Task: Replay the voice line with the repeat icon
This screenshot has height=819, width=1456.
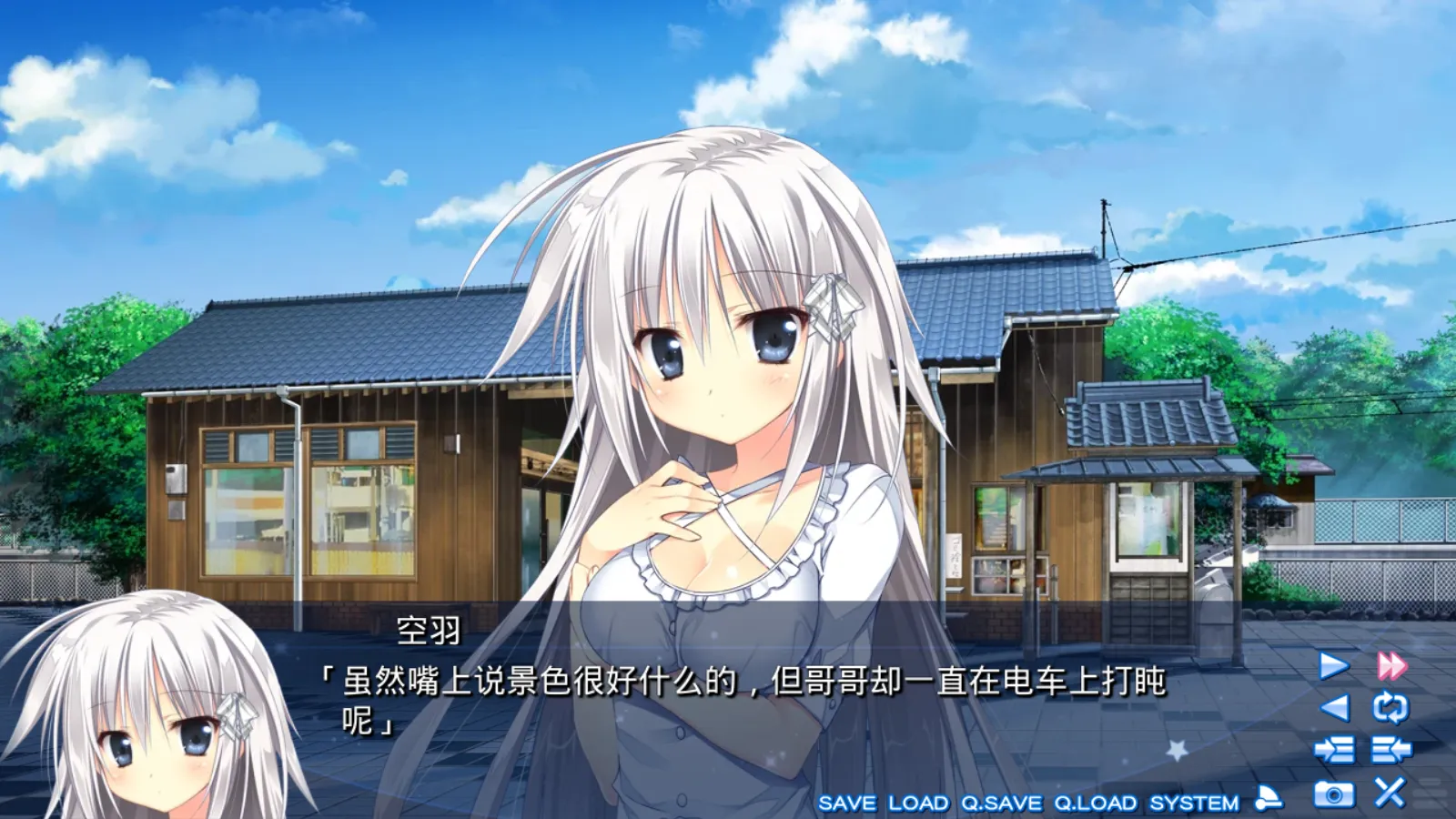Action: coord(1390,708)
